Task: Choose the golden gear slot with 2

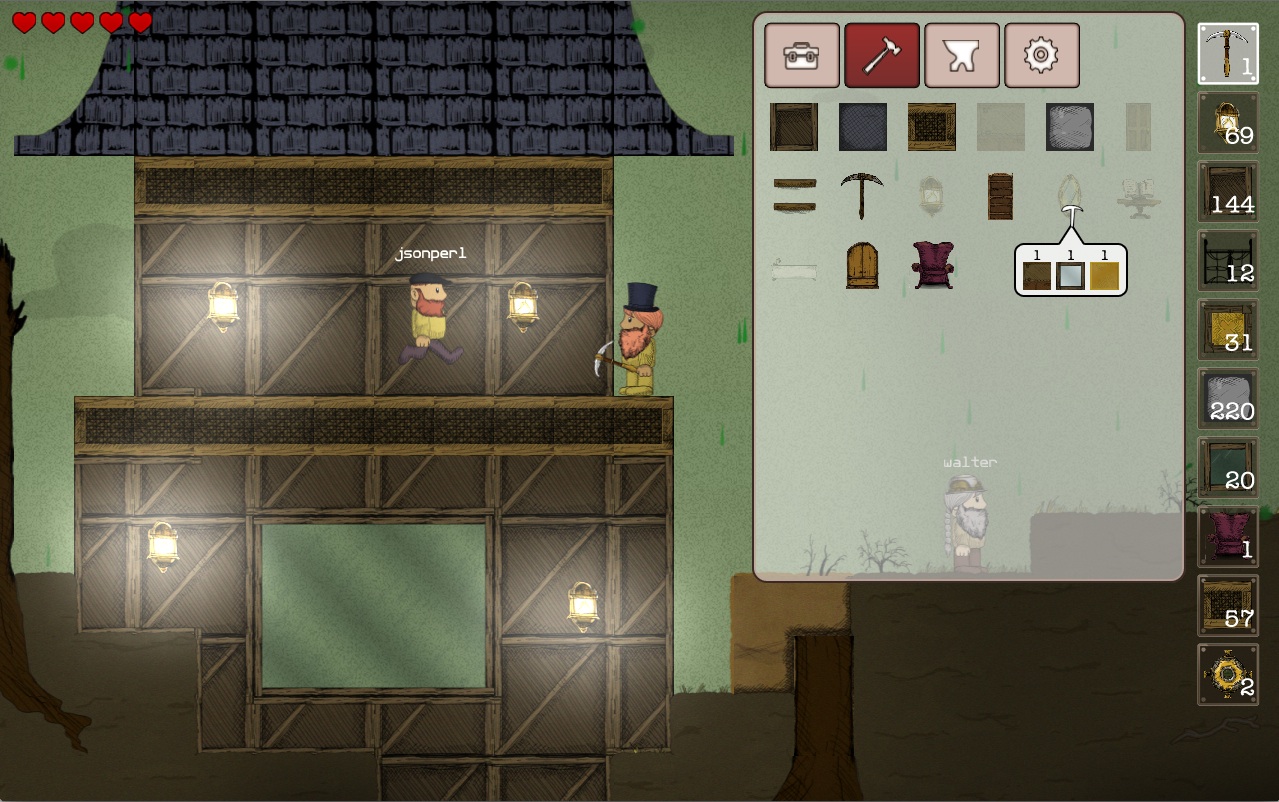Action: point(1228,675)
